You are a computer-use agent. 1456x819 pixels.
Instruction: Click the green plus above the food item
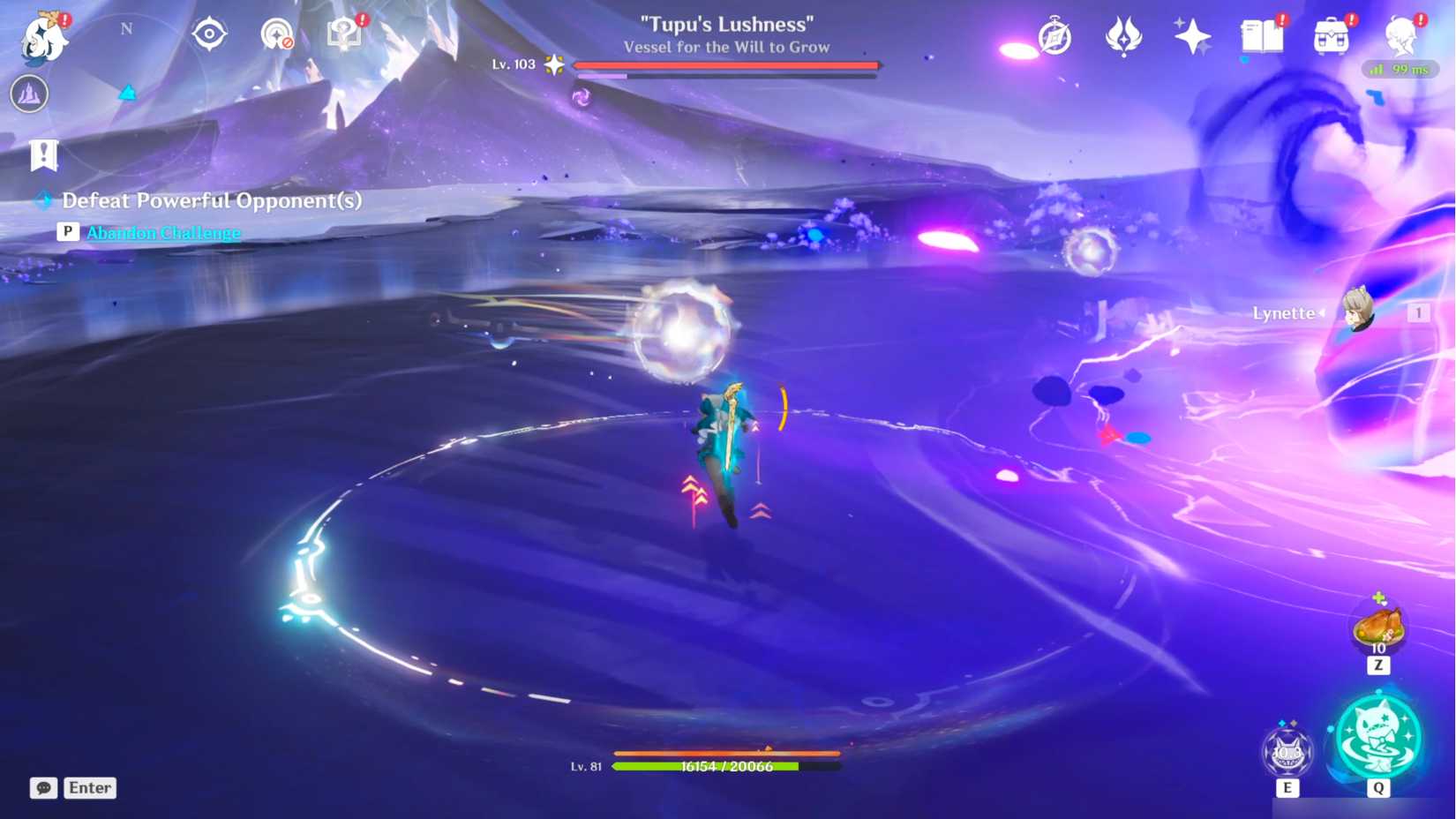click(x=1378, y=597)
